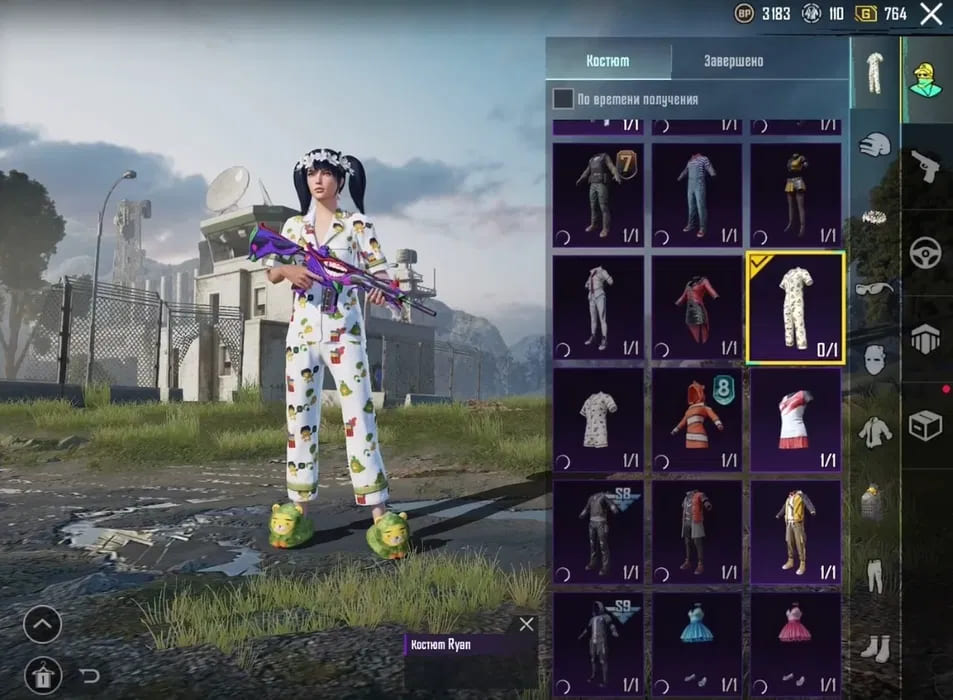The width and height of the screenshot is (953, 700).
Task: Open the crate box section
Action: point(926,426)
